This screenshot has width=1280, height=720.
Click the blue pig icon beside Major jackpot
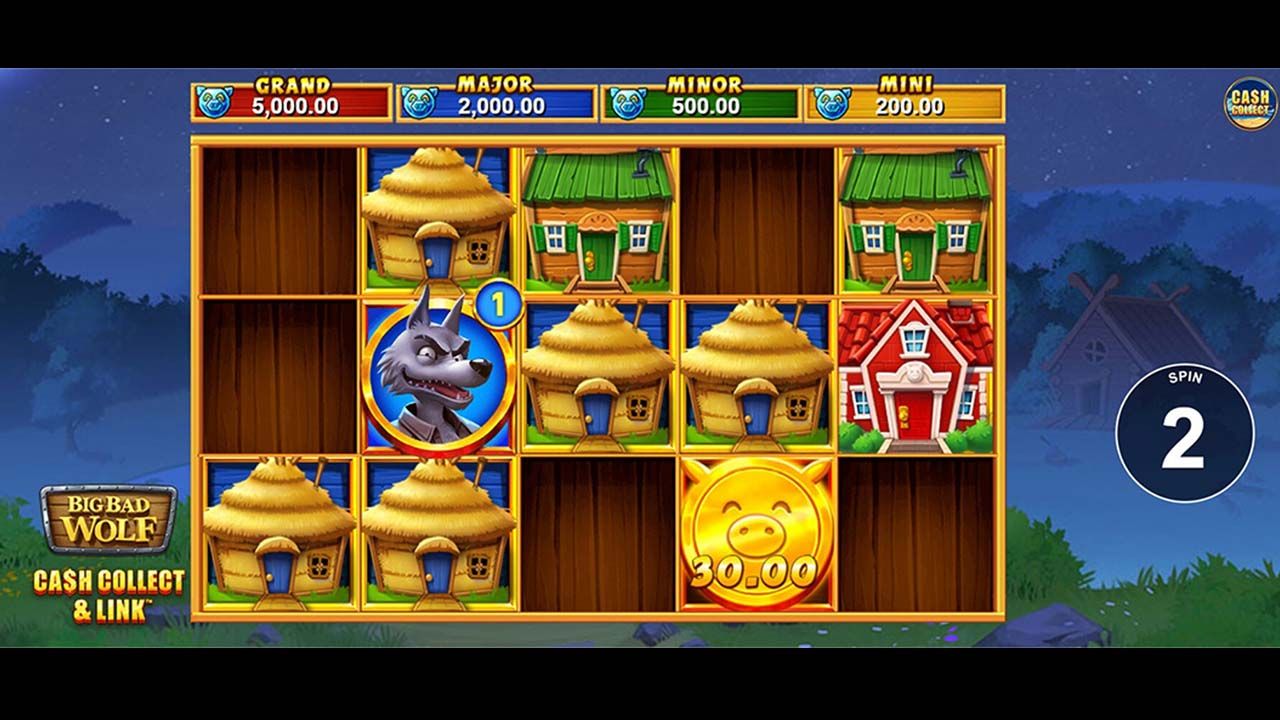tap(419, 100)
